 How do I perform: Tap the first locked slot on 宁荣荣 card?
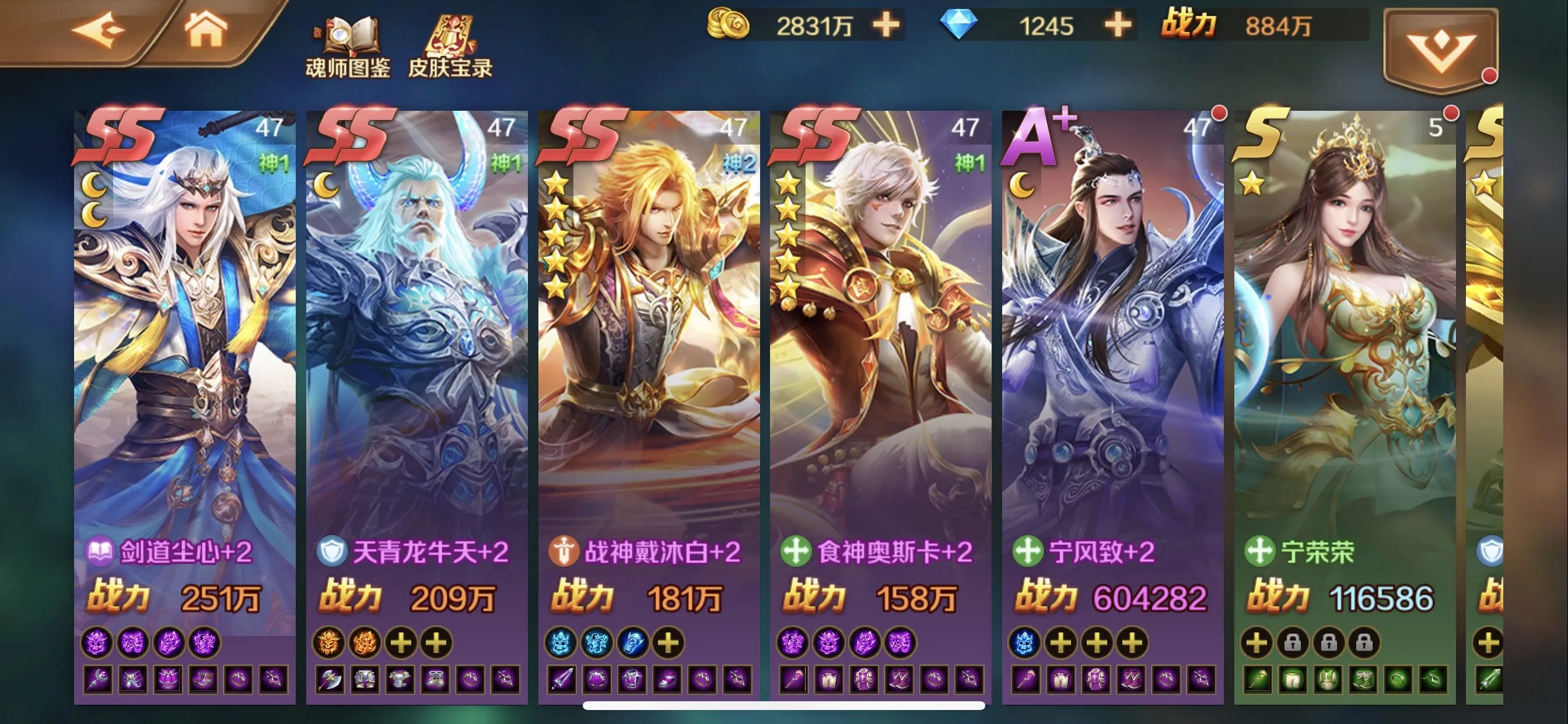pos(1294,643)
